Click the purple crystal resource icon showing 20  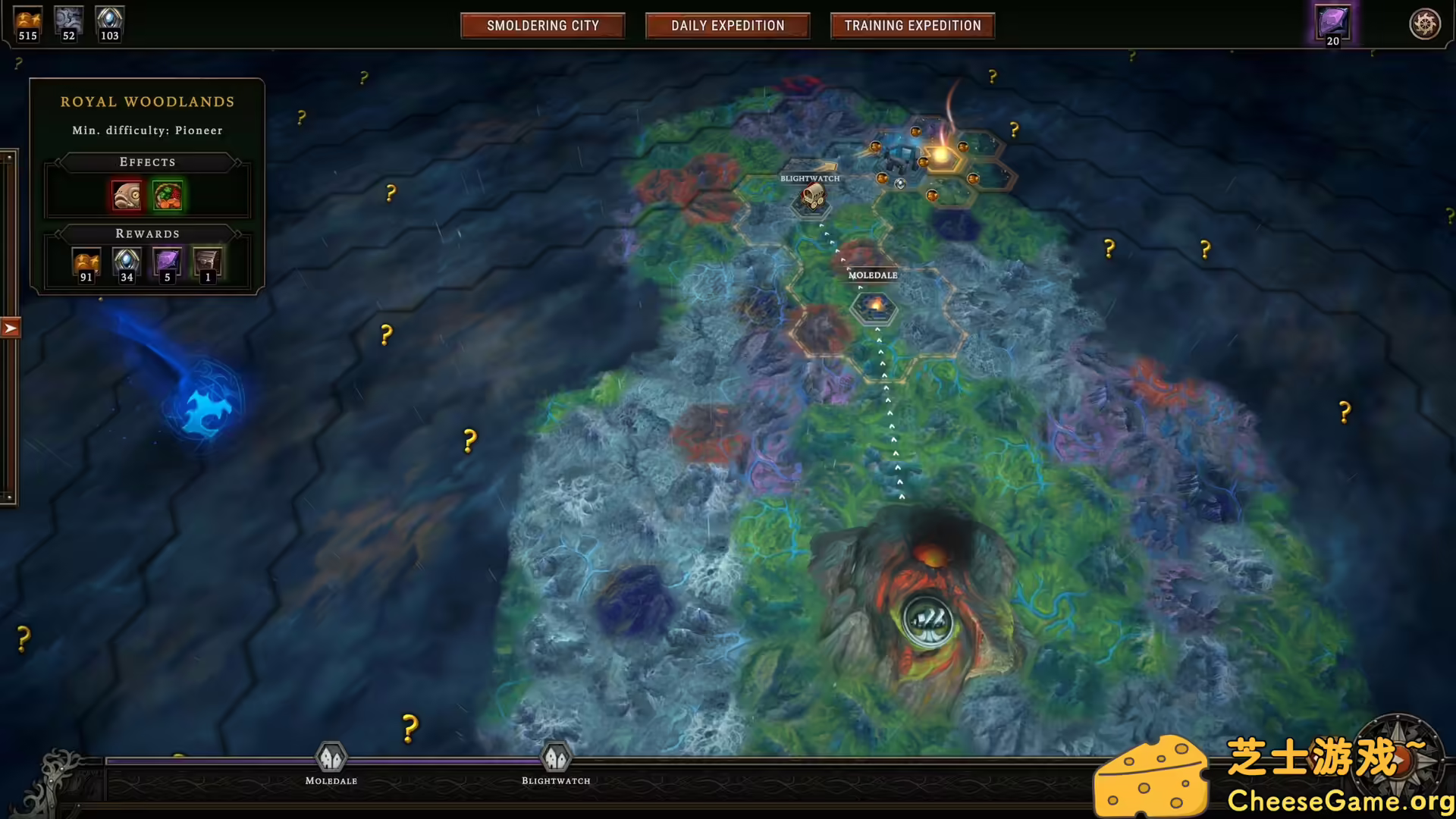tap(1332, 23)
